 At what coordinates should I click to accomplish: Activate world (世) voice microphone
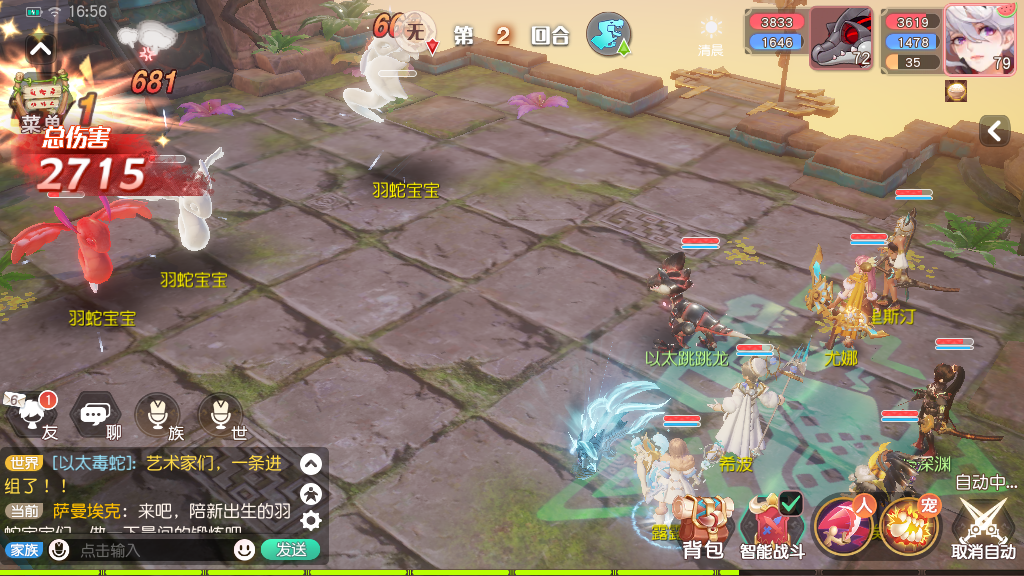point(221,415)
